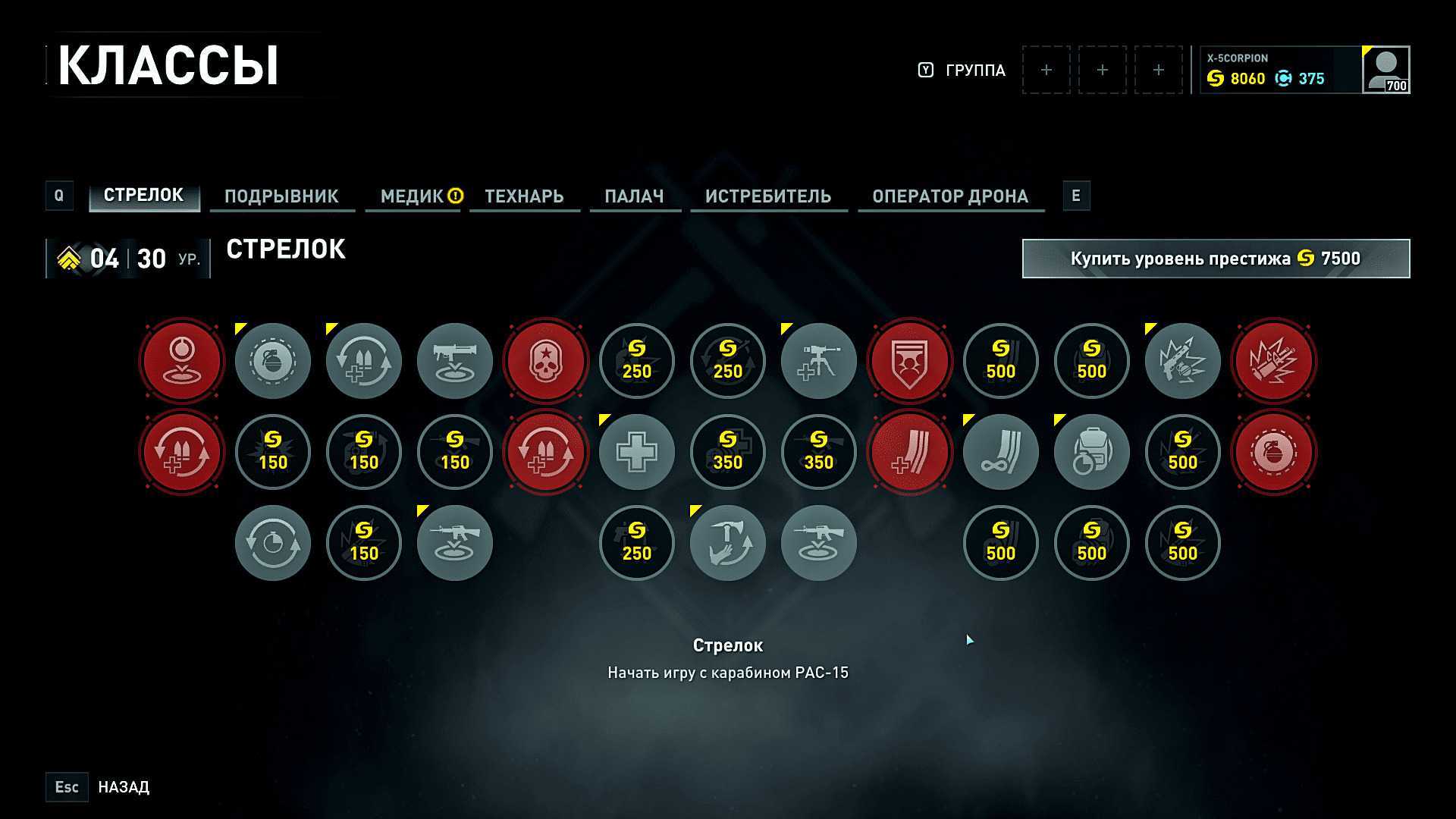Screen dimensions: 1456x819
Task: Pick the backpack perk icon
Action: tap(1091, 452)
